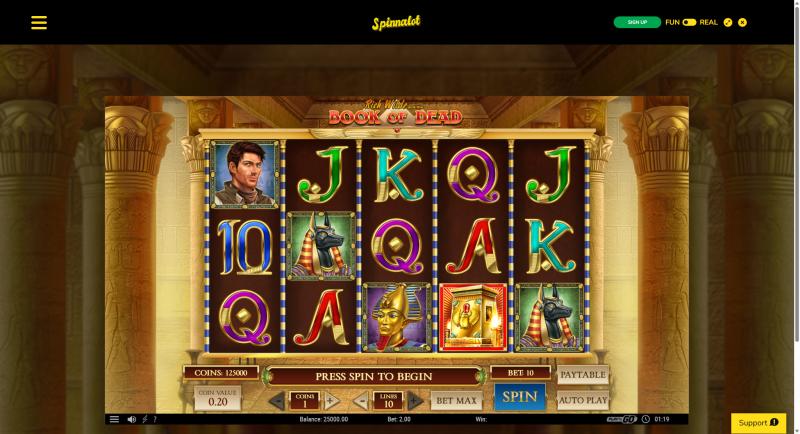Reduce the number of lines
800x434 pixels.
361,401
